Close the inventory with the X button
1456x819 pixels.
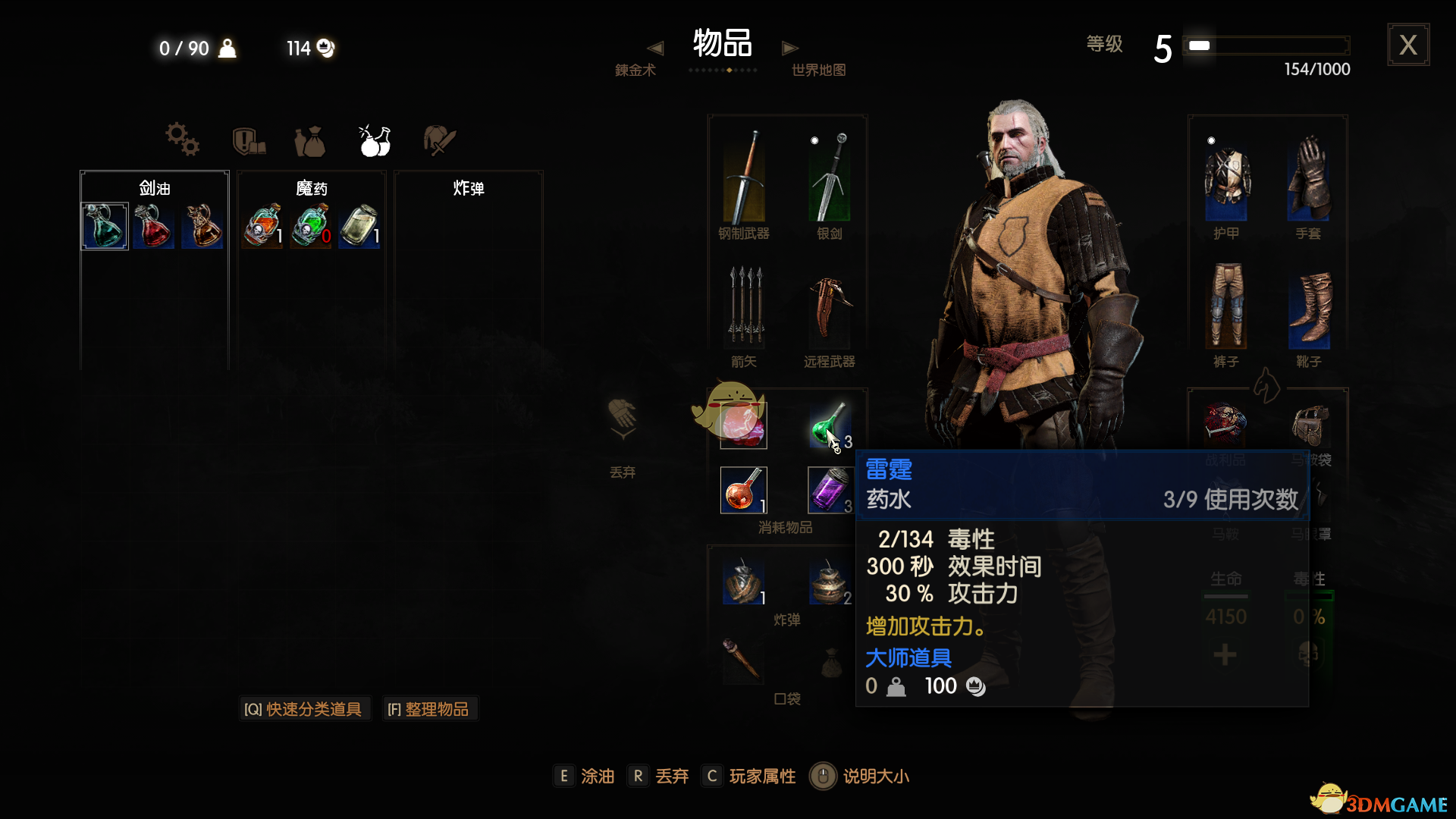(1408, 45)
